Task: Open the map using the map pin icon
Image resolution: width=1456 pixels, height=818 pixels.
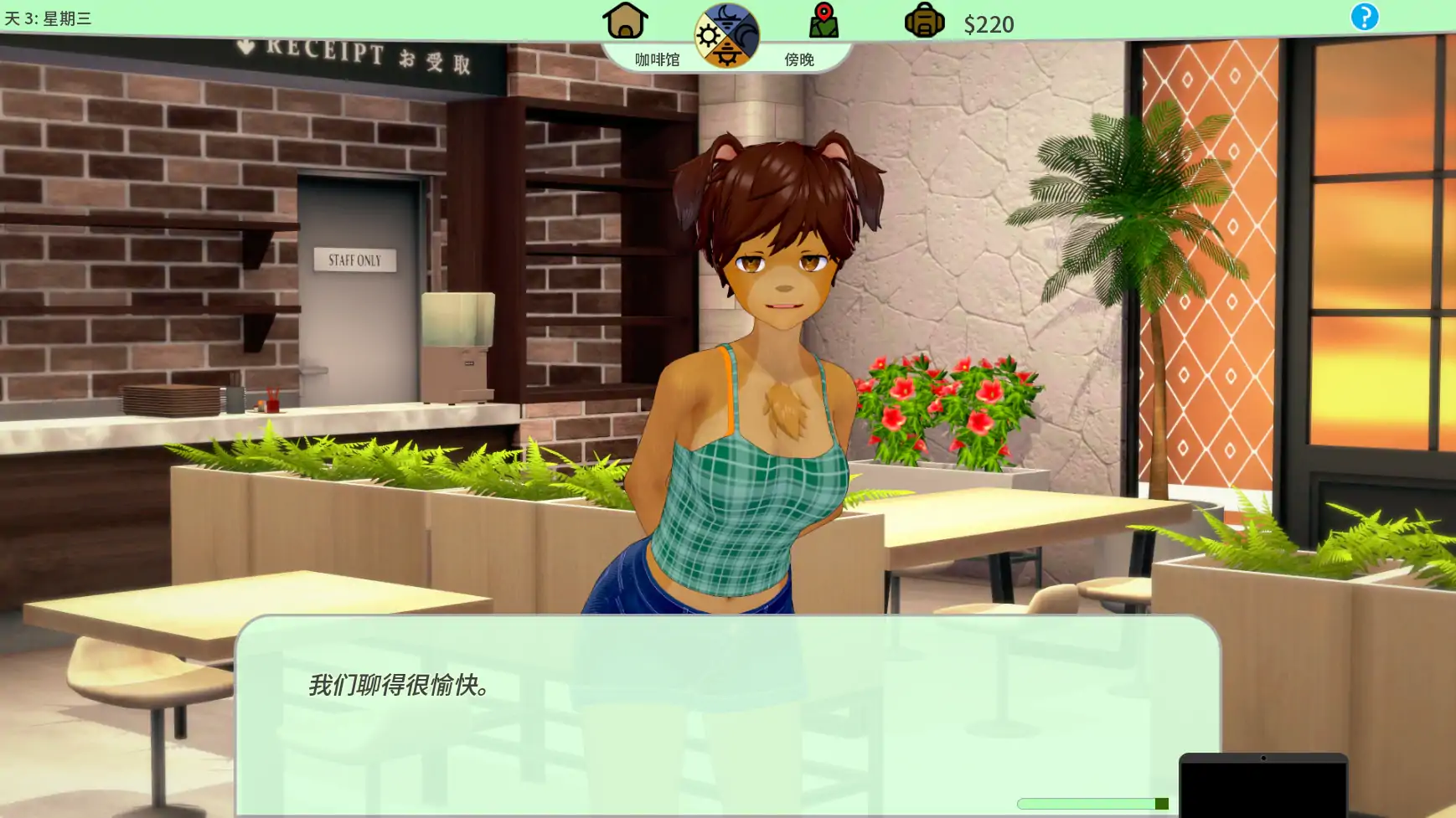Action: [824, 18]
